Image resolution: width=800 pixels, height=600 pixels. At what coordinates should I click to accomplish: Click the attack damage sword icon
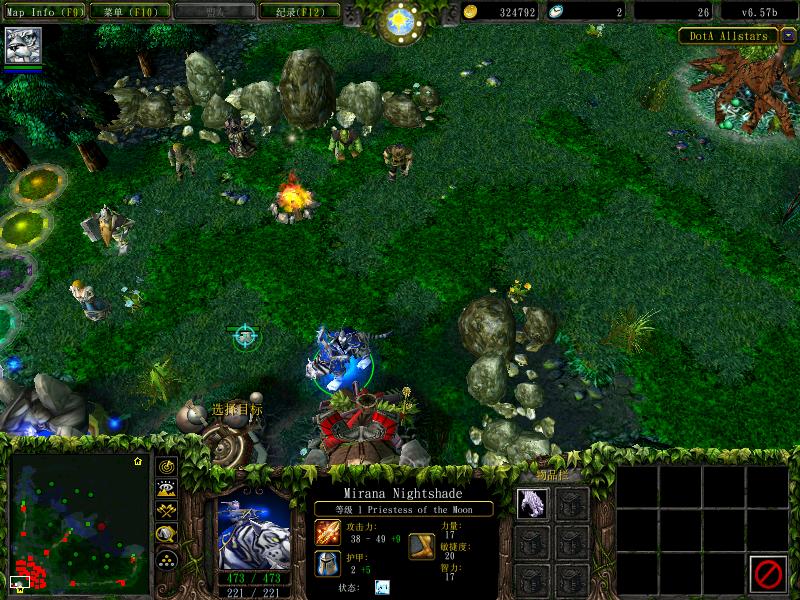[328, 533]
